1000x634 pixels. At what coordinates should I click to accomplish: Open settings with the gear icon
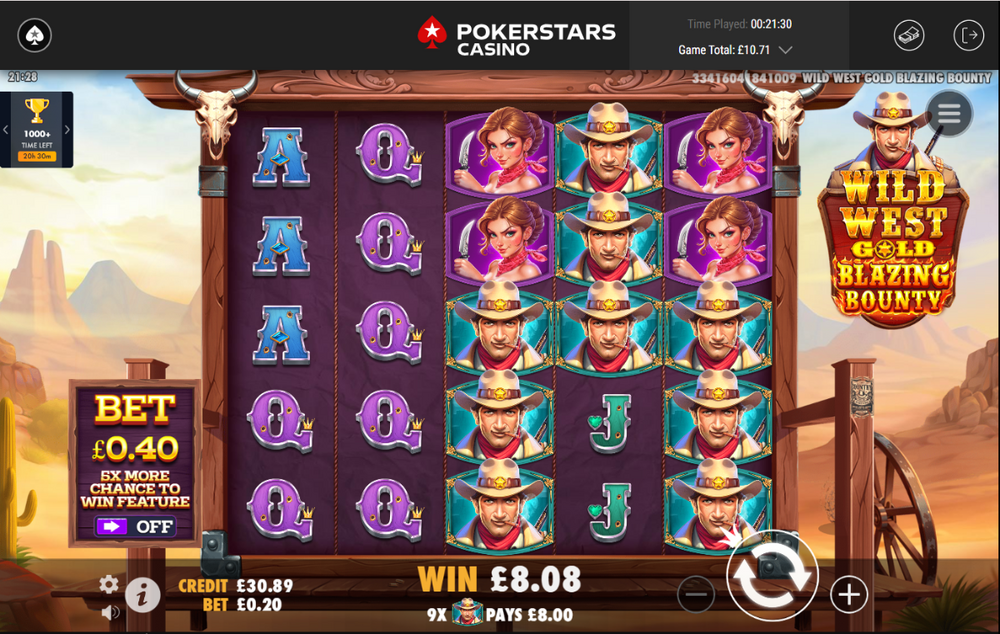(x=109, y=584)
